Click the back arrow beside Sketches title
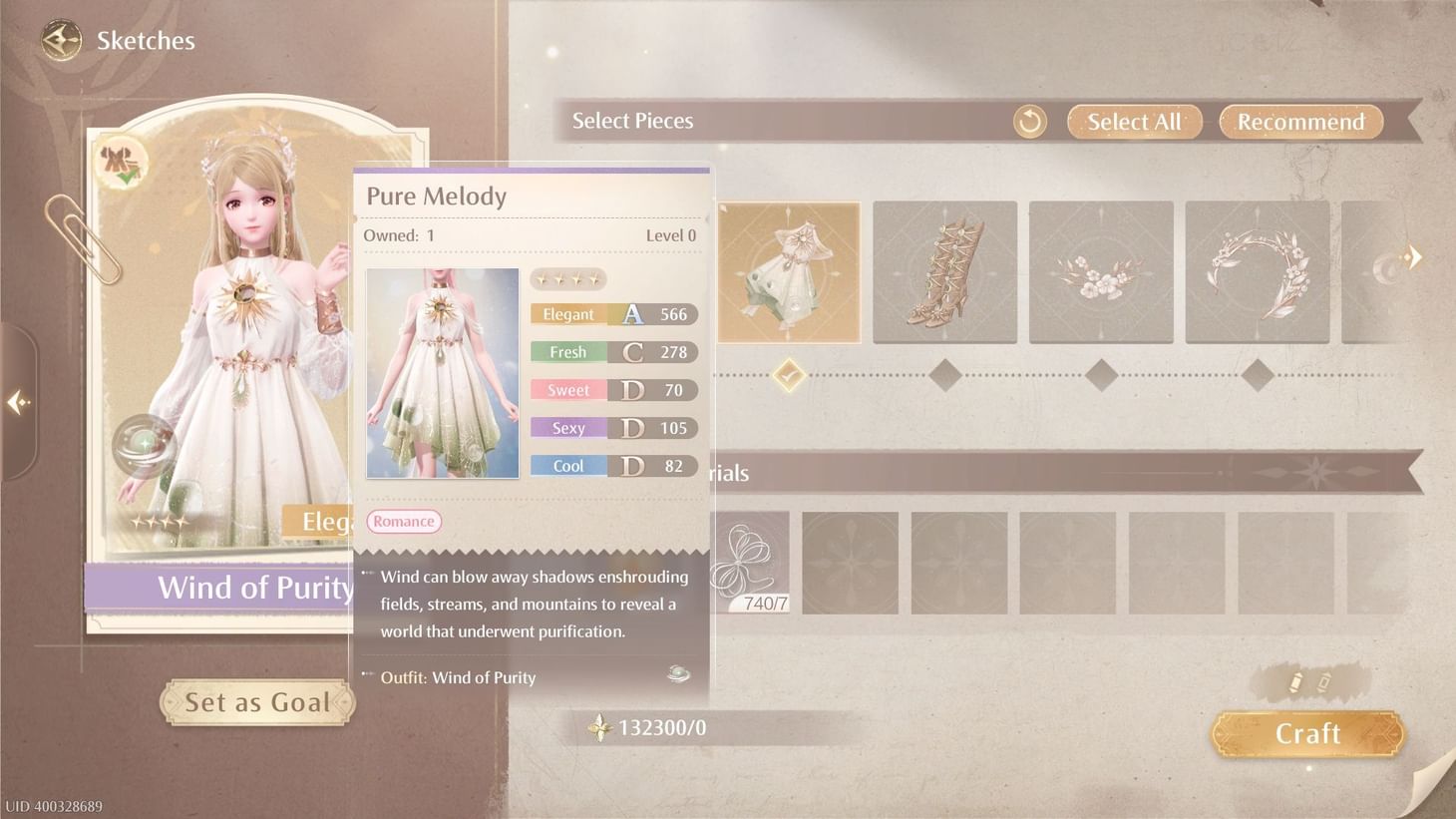The height and width of the screenshot is (819, 1456). pos(60,40)
